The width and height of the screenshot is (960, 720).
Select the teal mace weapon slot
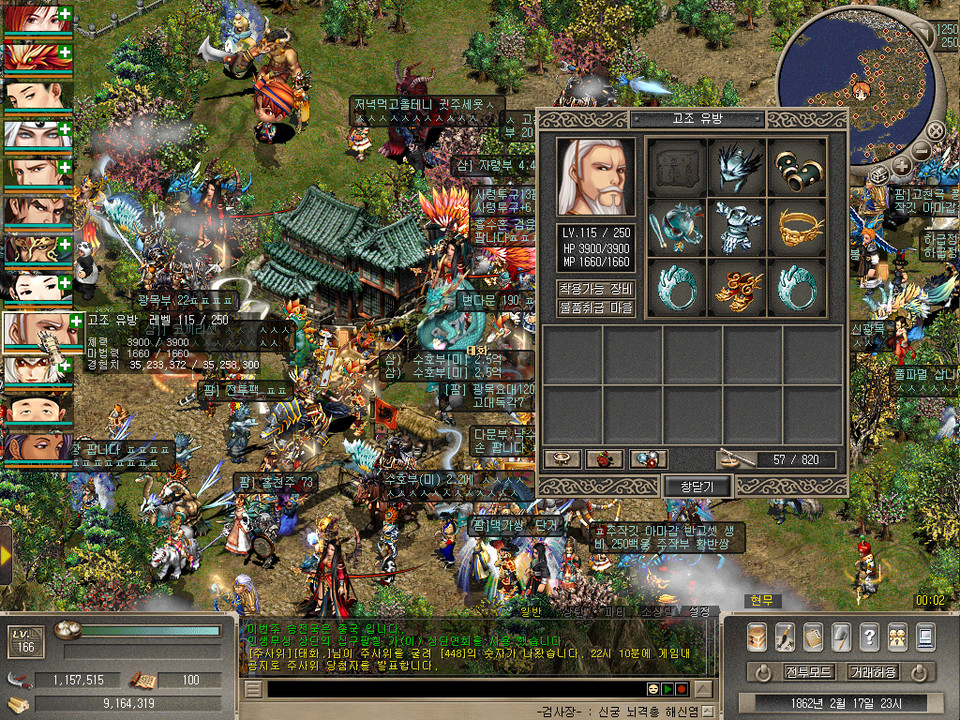(x=675, y=227)
